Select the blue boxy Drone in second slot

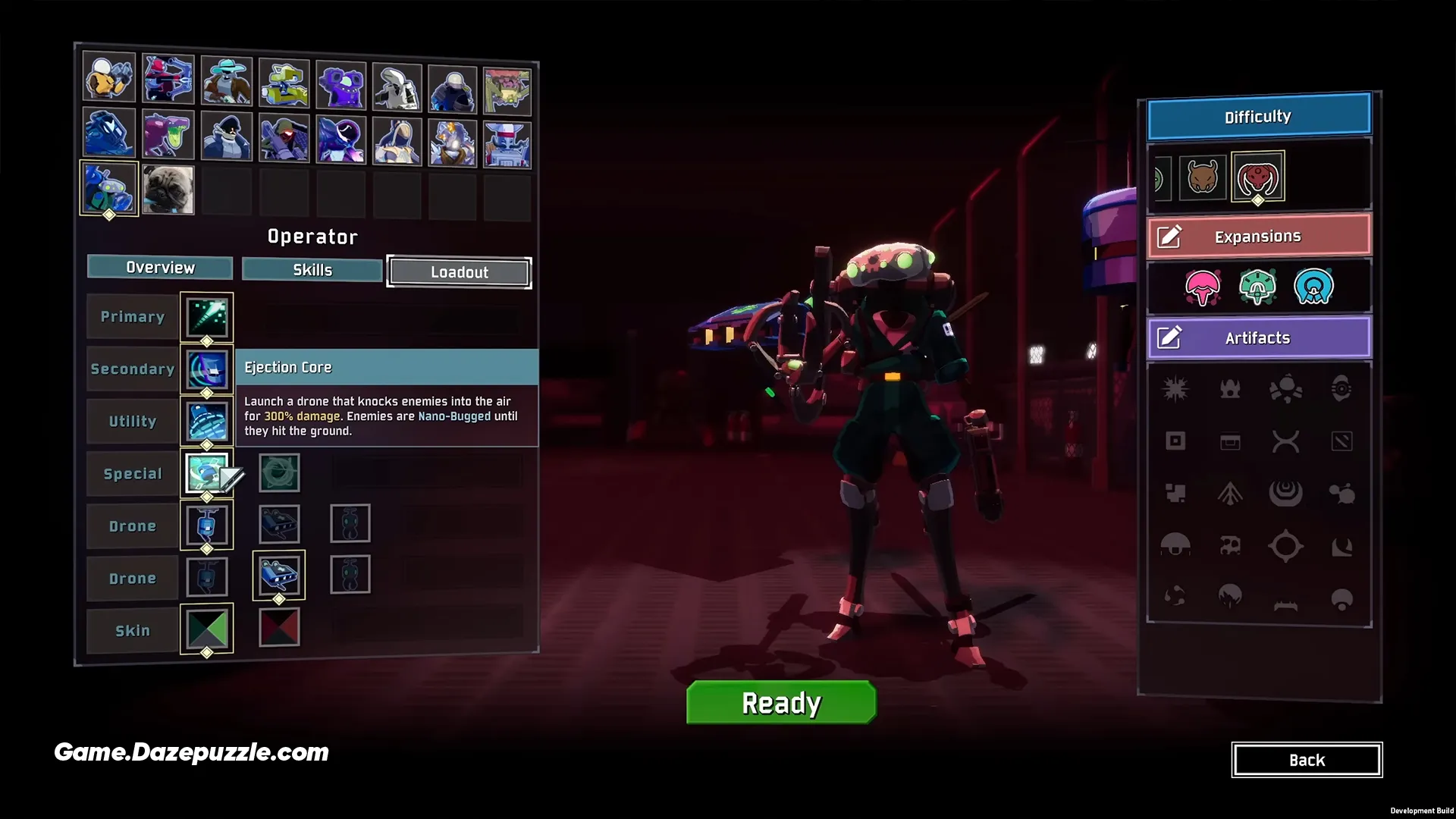click(279, 575)
